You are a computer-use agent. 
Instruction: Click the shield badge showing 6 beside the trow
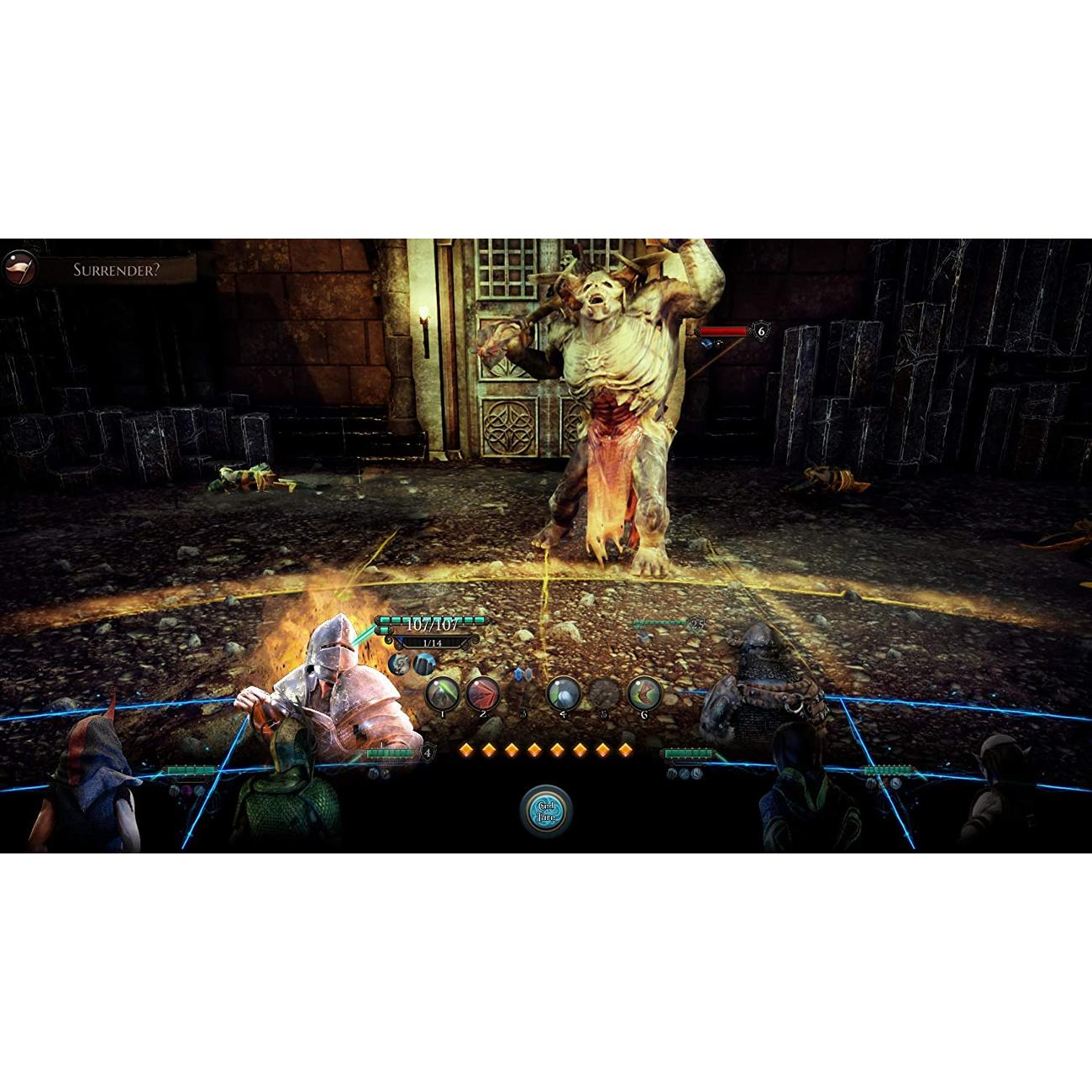pos(760,333)
